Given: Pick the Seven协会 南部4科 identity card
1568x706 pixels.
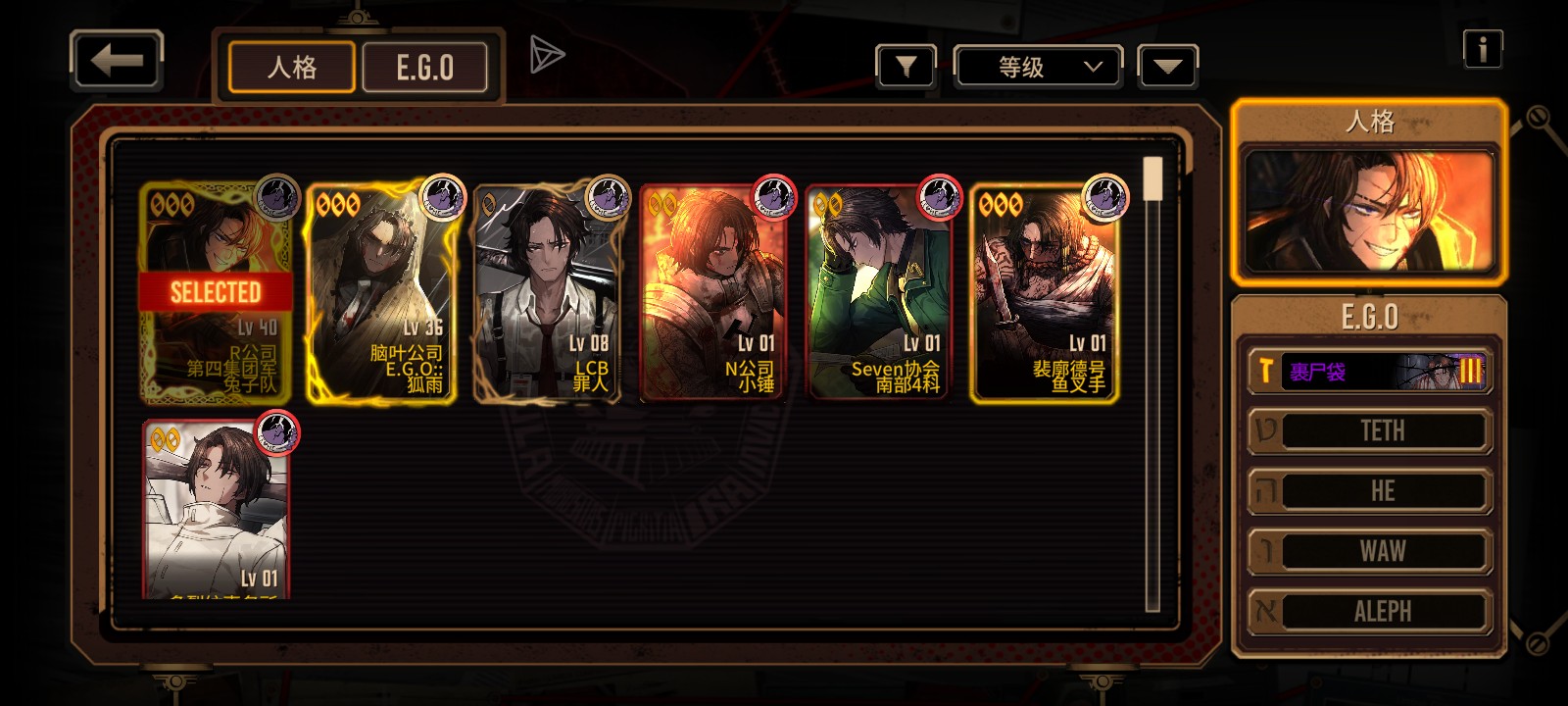Looking at the screenshot, I should 879,292.
